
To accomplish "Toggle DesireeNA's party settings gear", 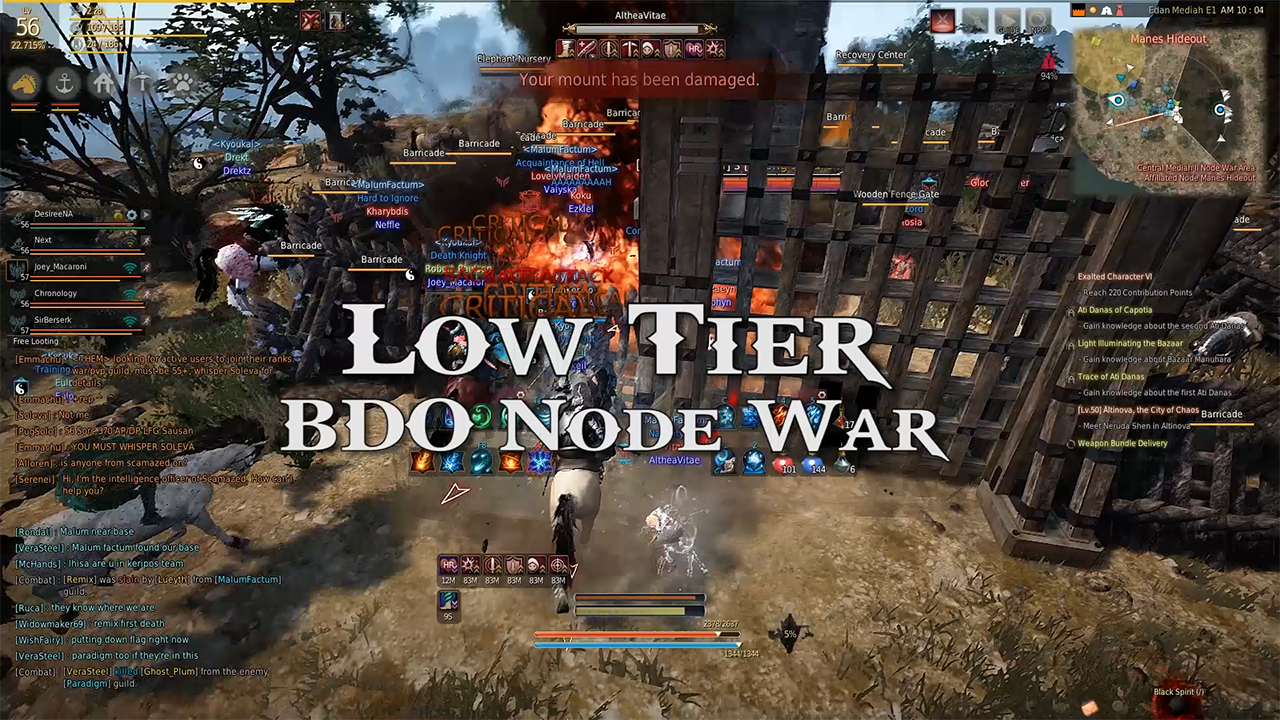I will pyautogui.click(x=131, y=214).
